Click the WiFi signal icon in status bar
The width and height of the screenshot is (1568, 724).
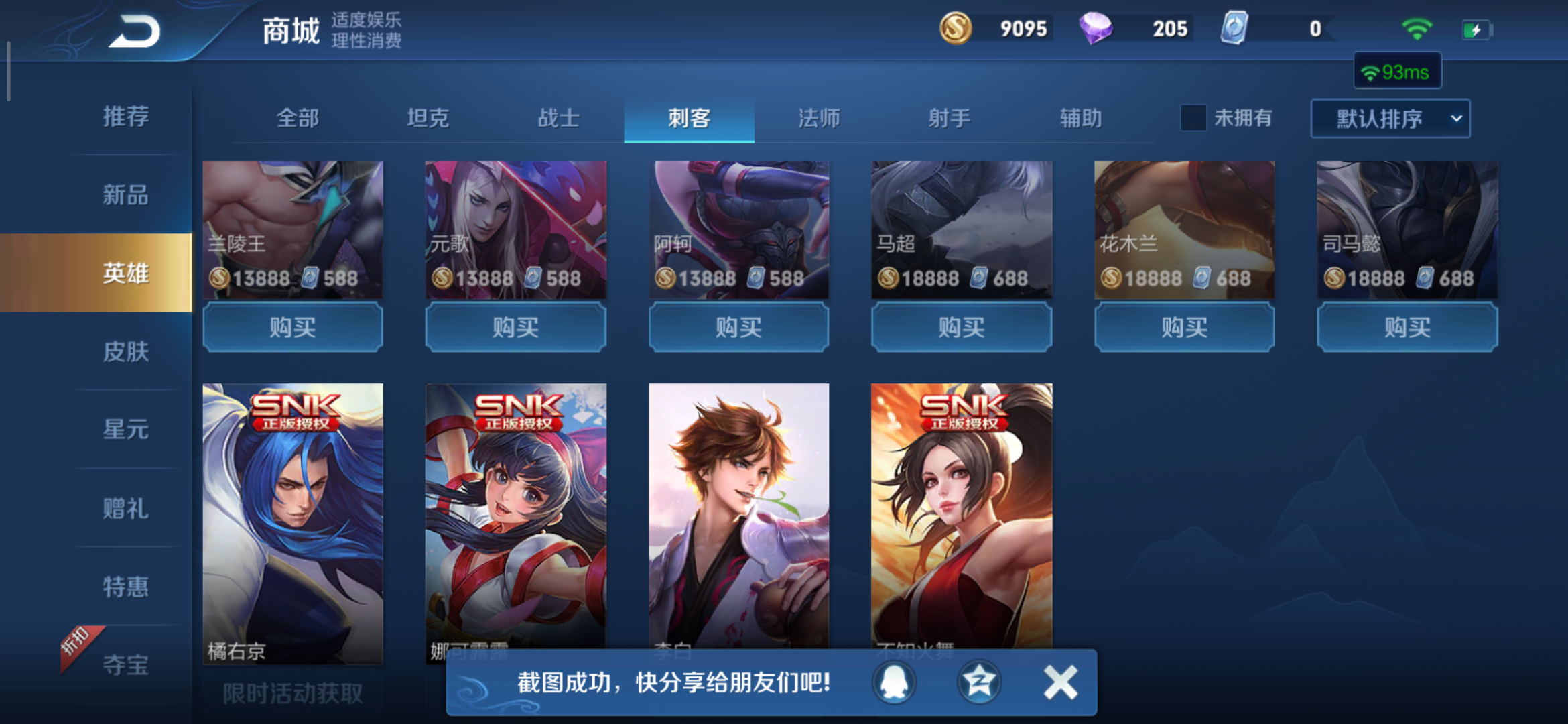tap(1417, 27)
